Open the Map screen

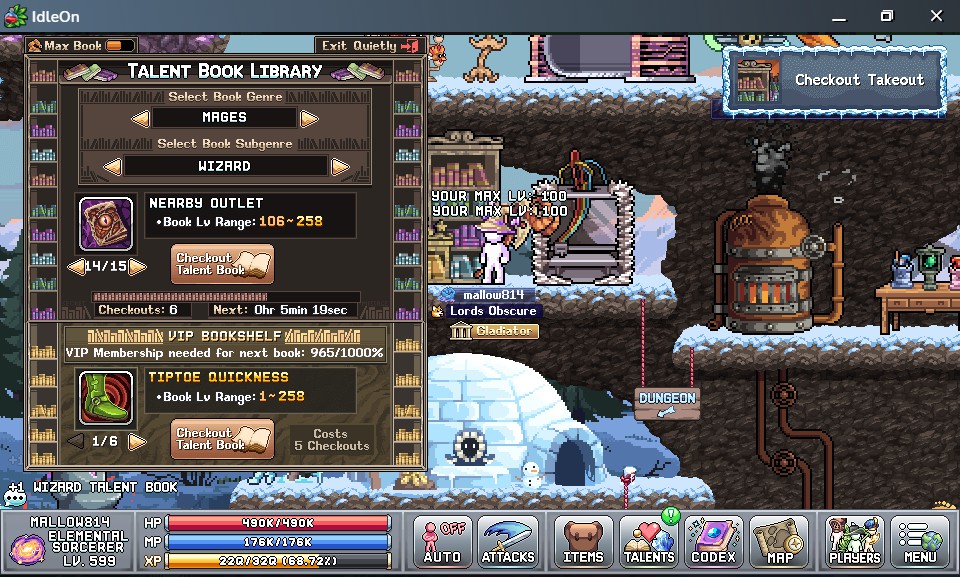779,543
